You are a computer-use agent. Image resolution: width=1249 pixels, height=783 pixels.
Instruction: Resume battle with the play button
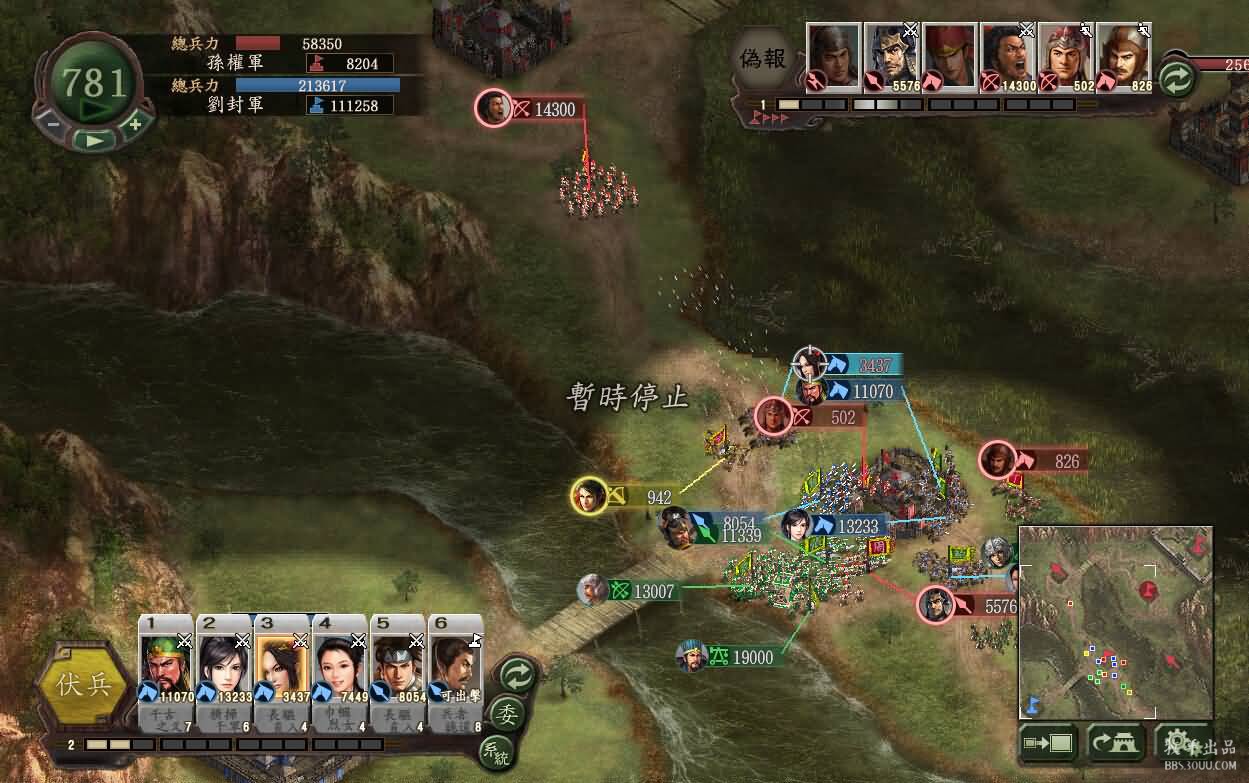click(94, 140)
